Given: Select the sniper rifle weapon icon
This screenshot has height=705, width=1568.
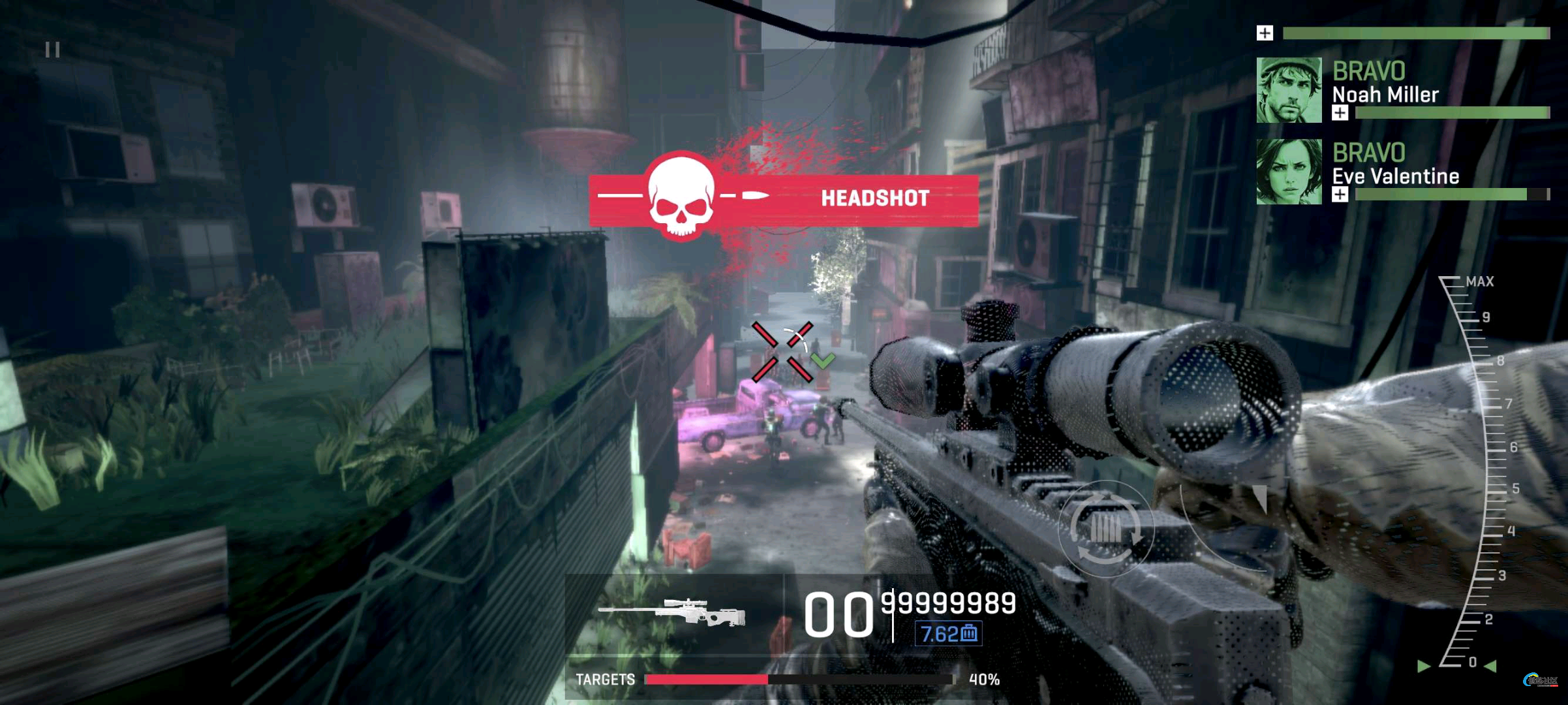Looking at the screenshot, I should coord(672,613).
